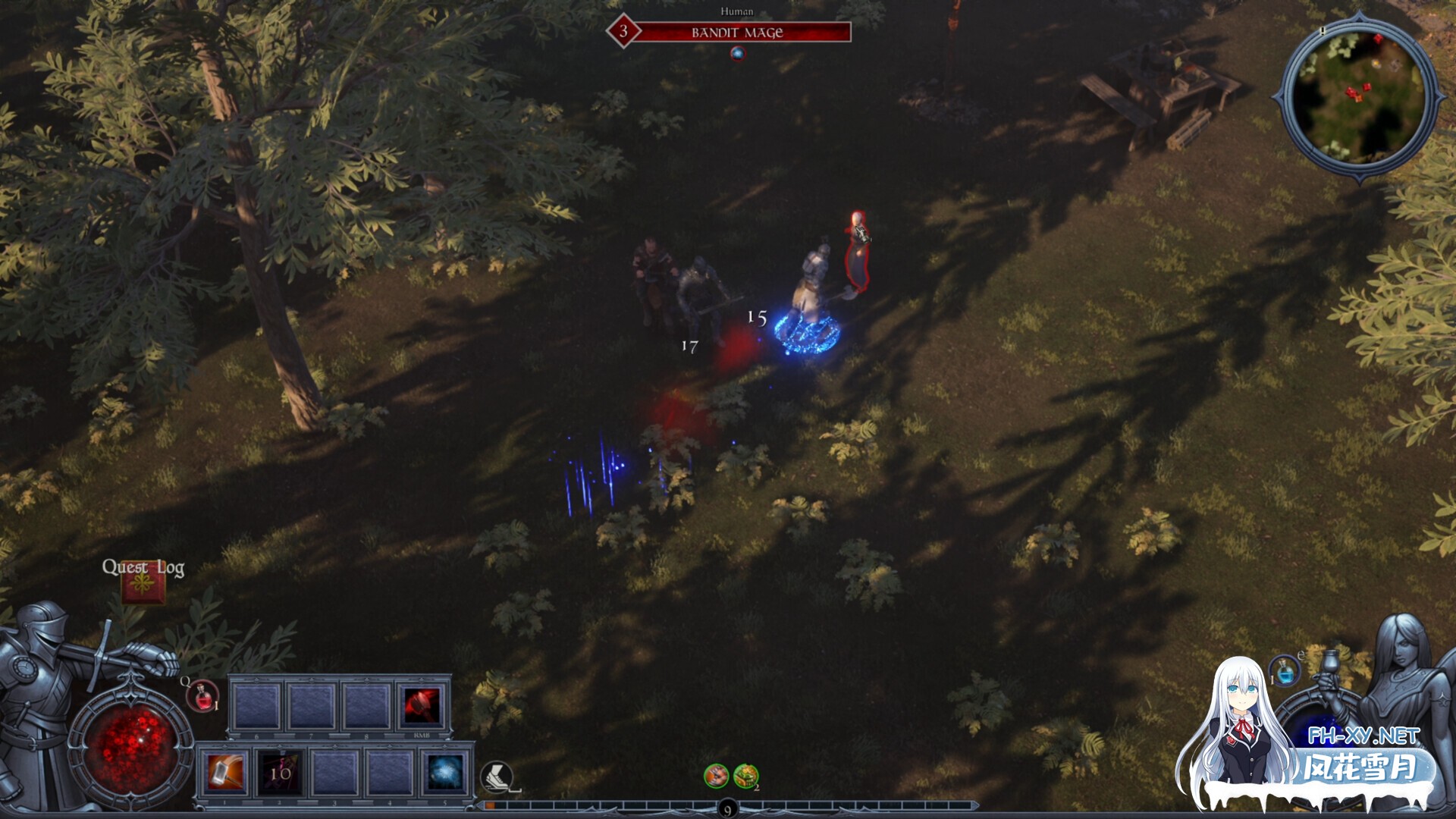Inspect the green buff icon with 2 stacks
The image size is (1456, 819).
745,775
